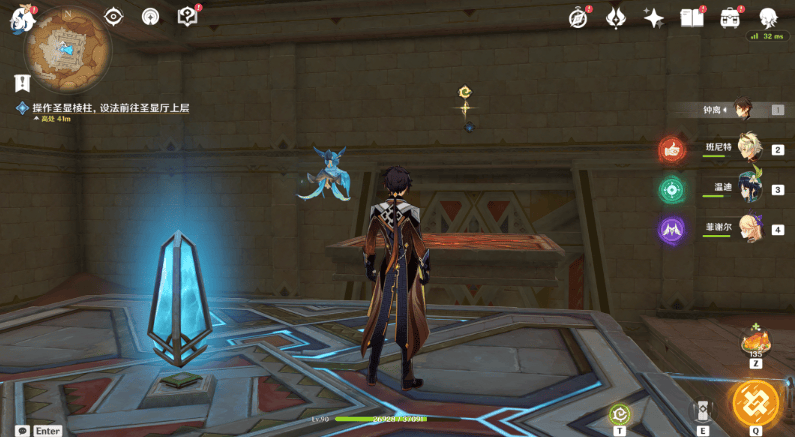Open the four-pointed star events icon

click(654, 17)
